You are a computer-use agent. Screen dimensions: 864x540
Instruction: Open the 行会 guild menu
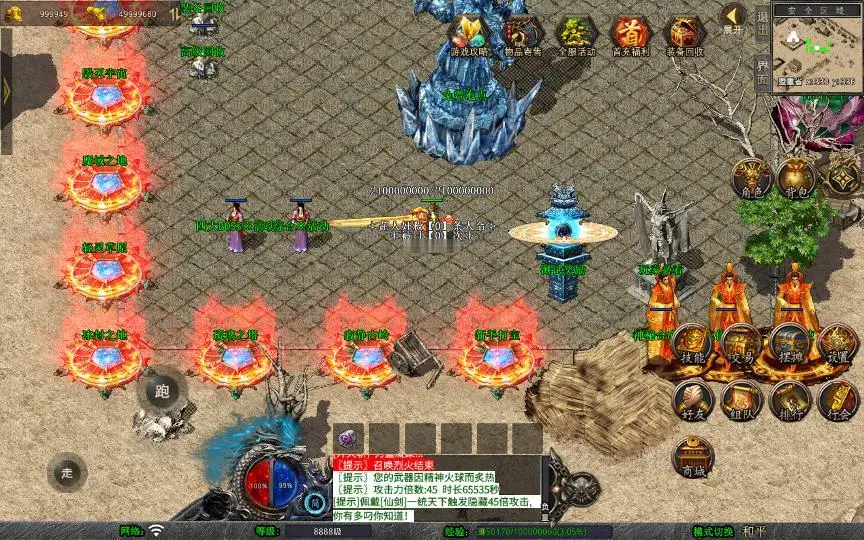[x=838, y=399]
